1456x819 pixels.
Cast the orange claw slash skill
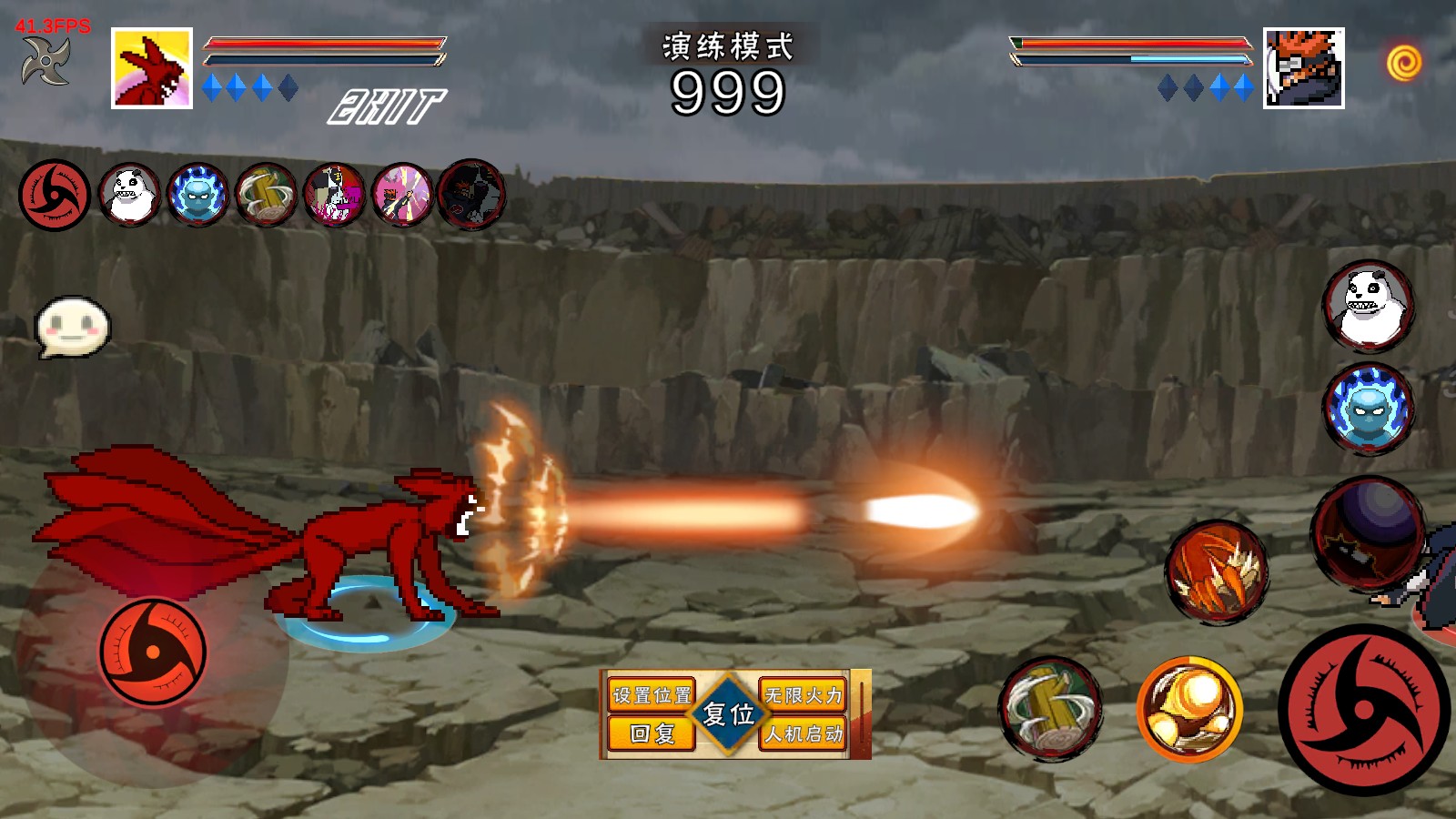click(1217, 571)
